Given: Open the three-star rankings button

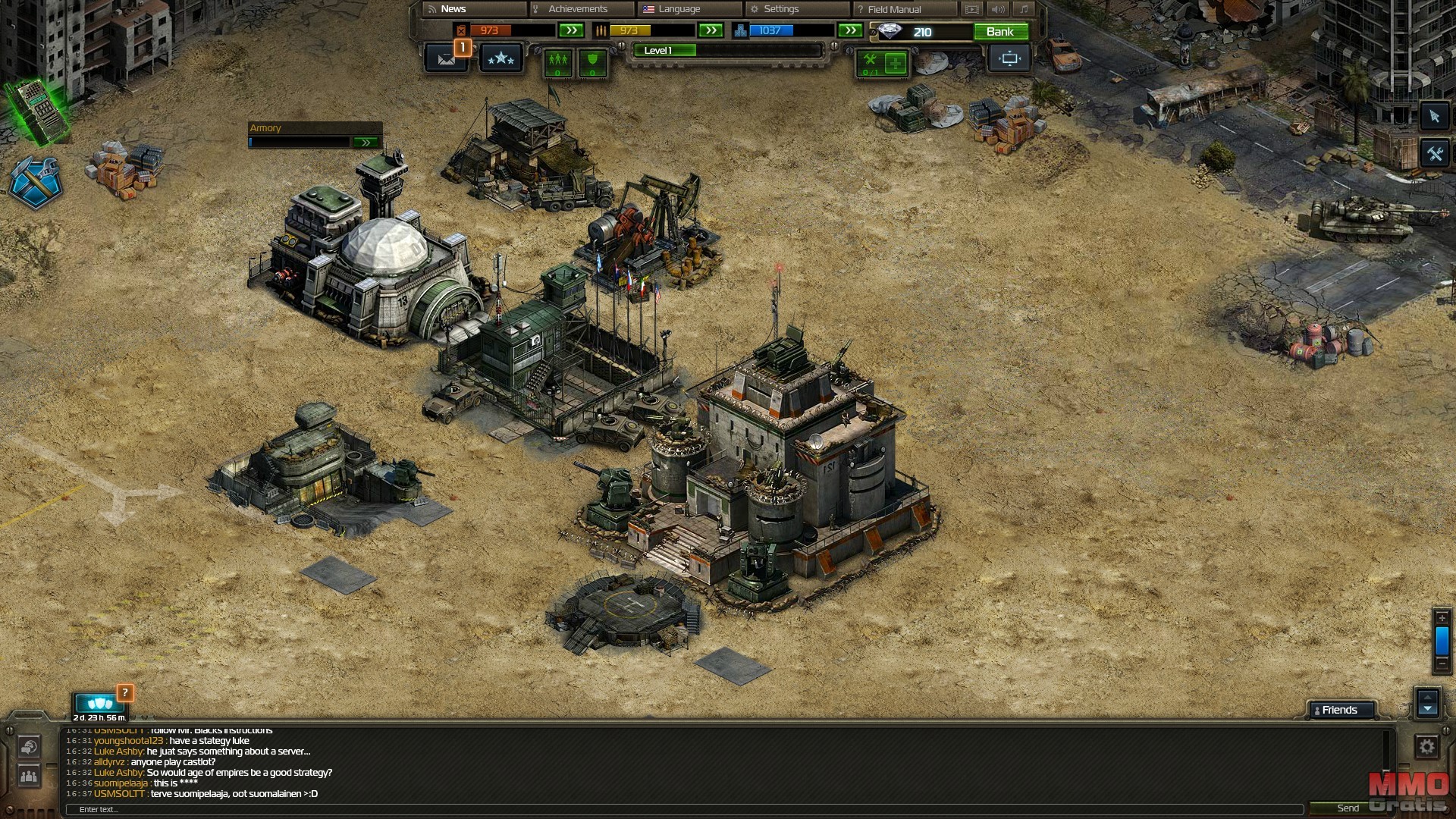Looking at the screenshot, I should click(500, 58).
